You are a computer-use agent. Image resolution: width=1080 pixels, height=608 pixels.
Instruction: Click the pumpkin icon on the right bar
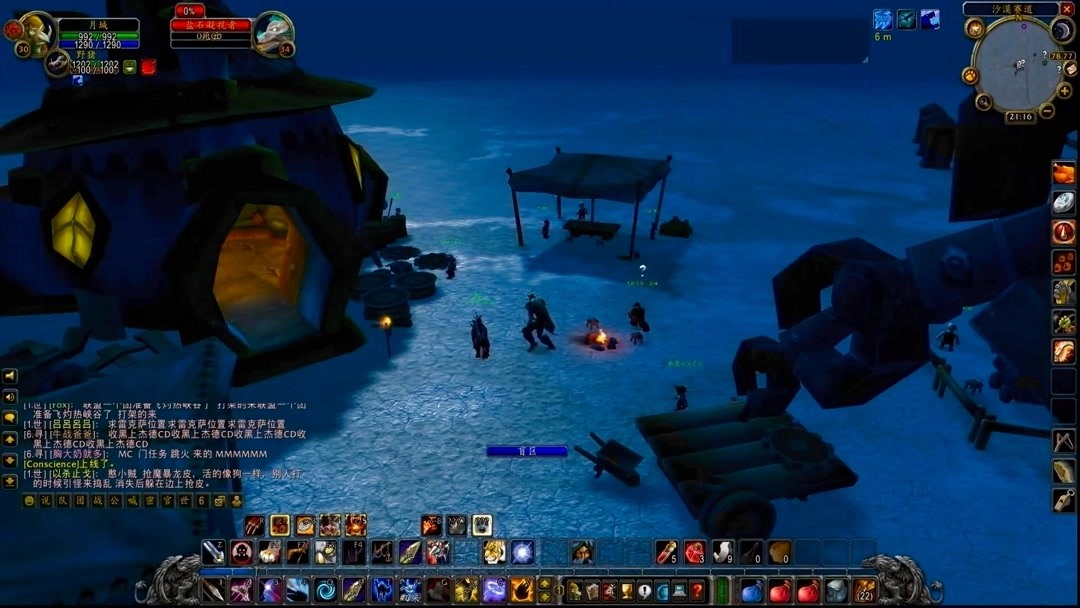click(x=1063, y=173)
